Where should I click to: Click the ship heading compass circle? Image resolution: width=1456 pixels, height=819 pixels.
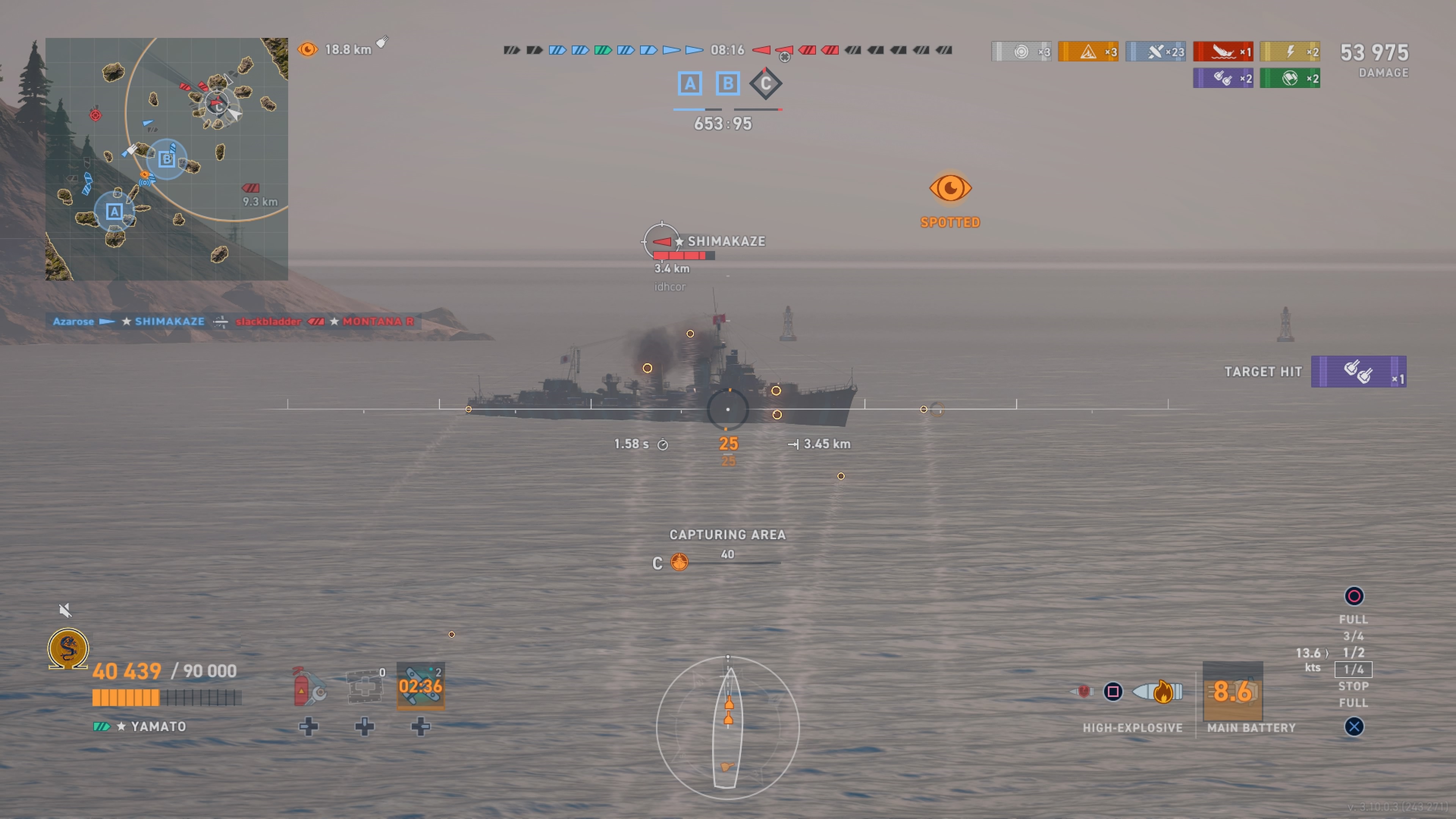pyautogui.click(x=728, y=728)
